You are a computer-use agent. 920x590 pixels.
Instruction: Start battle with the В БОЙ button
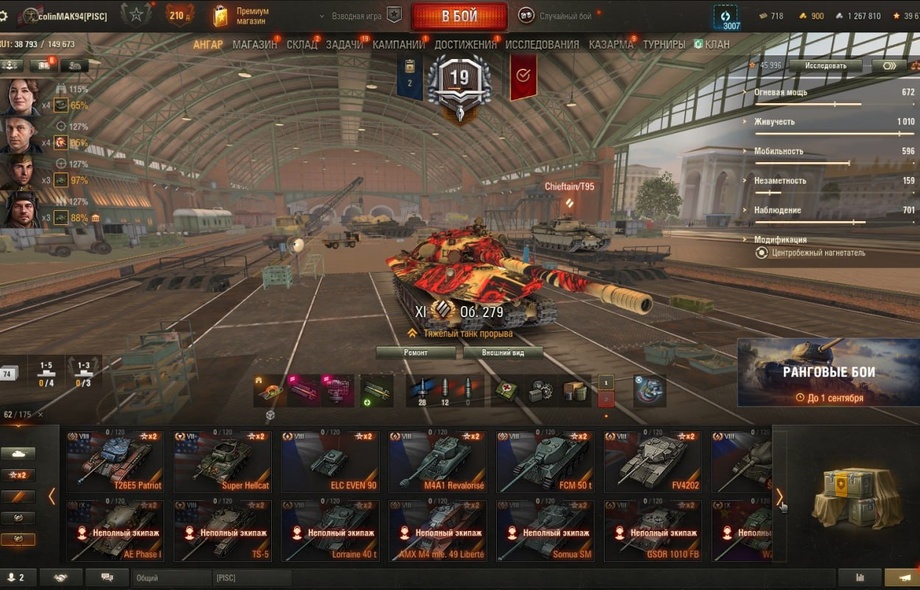(459, 16)
